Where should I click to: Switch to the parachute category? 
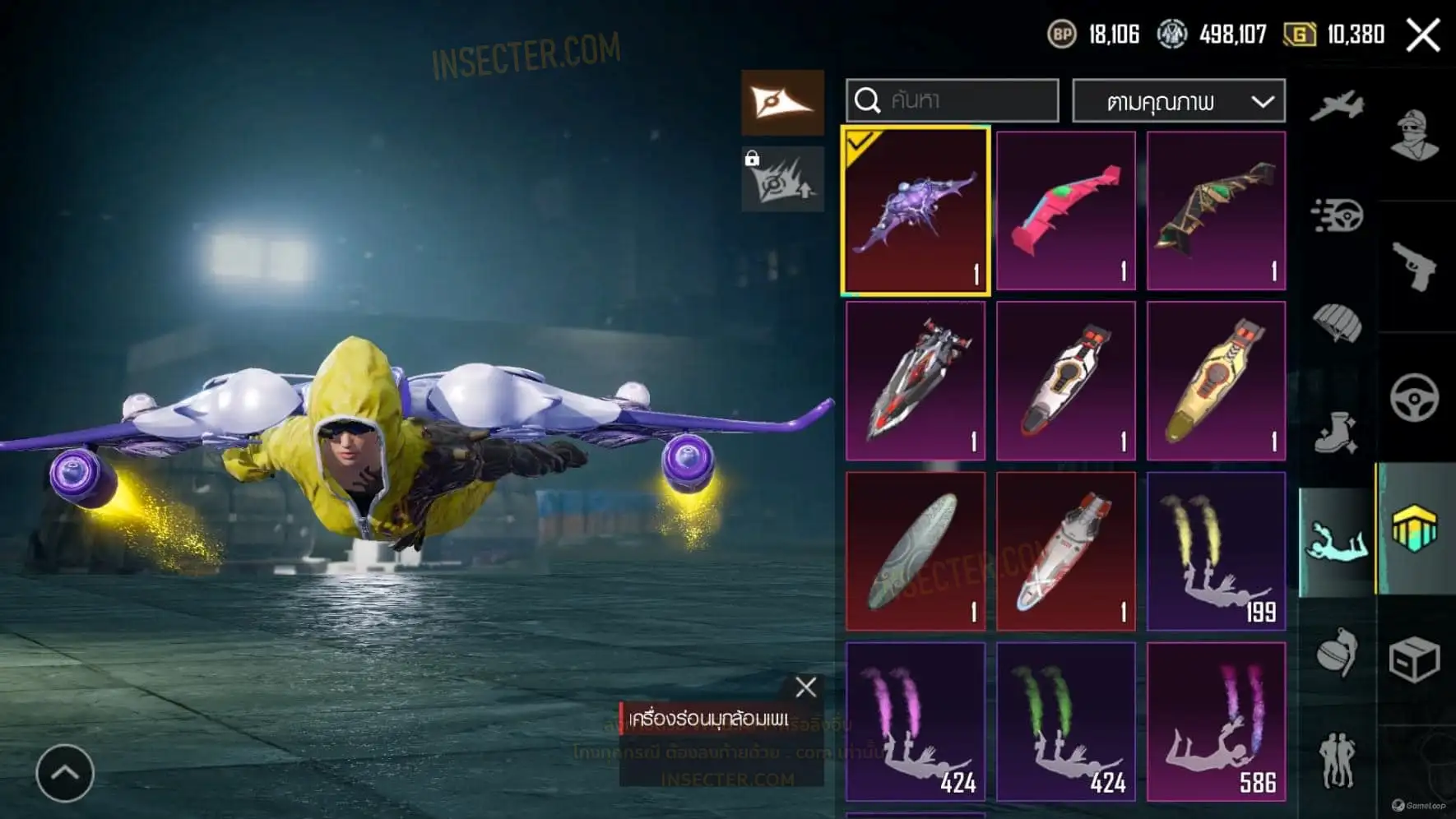coord(1337,323)
